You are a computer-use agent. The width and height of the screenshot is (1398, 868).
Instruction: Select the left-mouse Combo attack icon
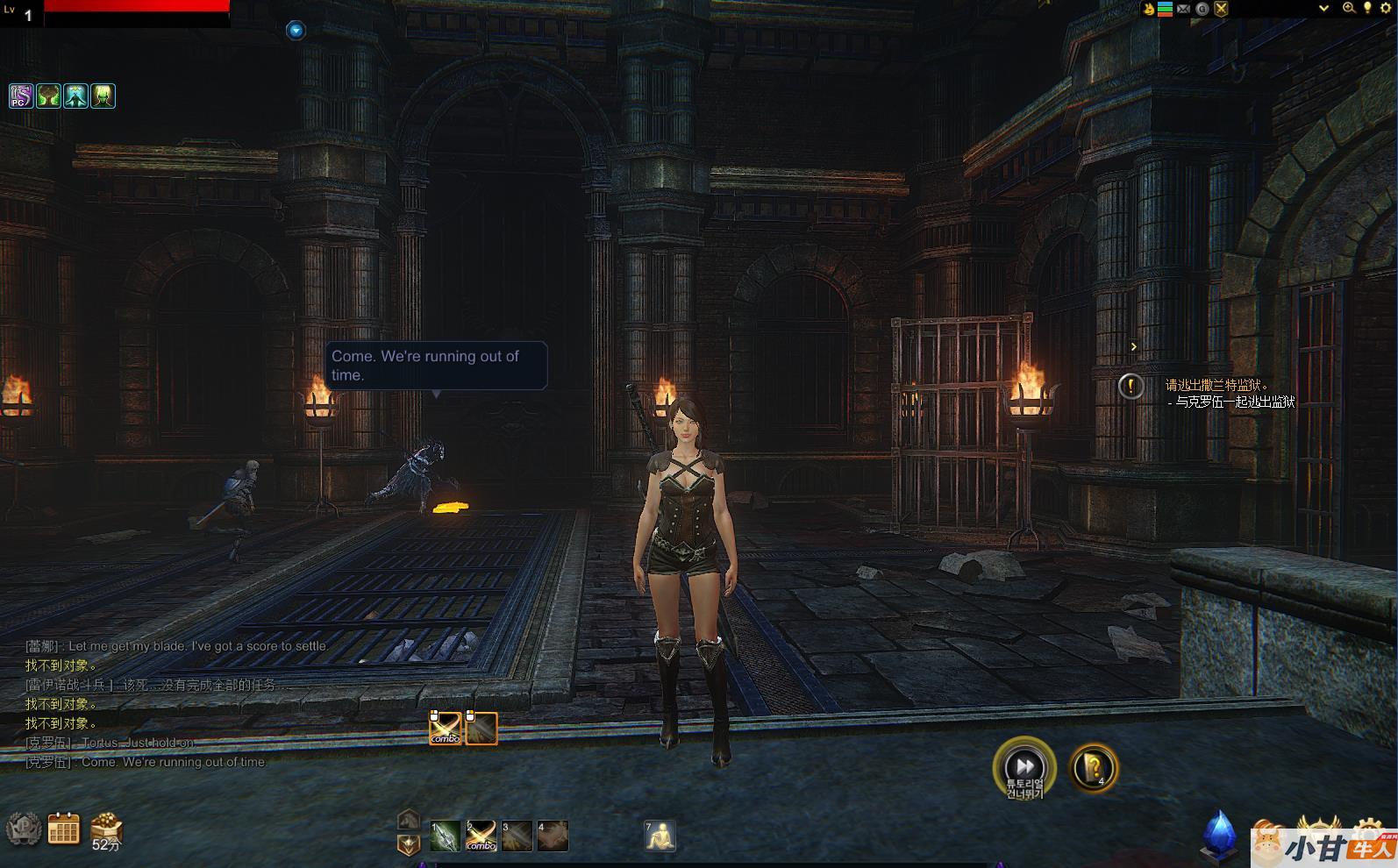[445, 728]
